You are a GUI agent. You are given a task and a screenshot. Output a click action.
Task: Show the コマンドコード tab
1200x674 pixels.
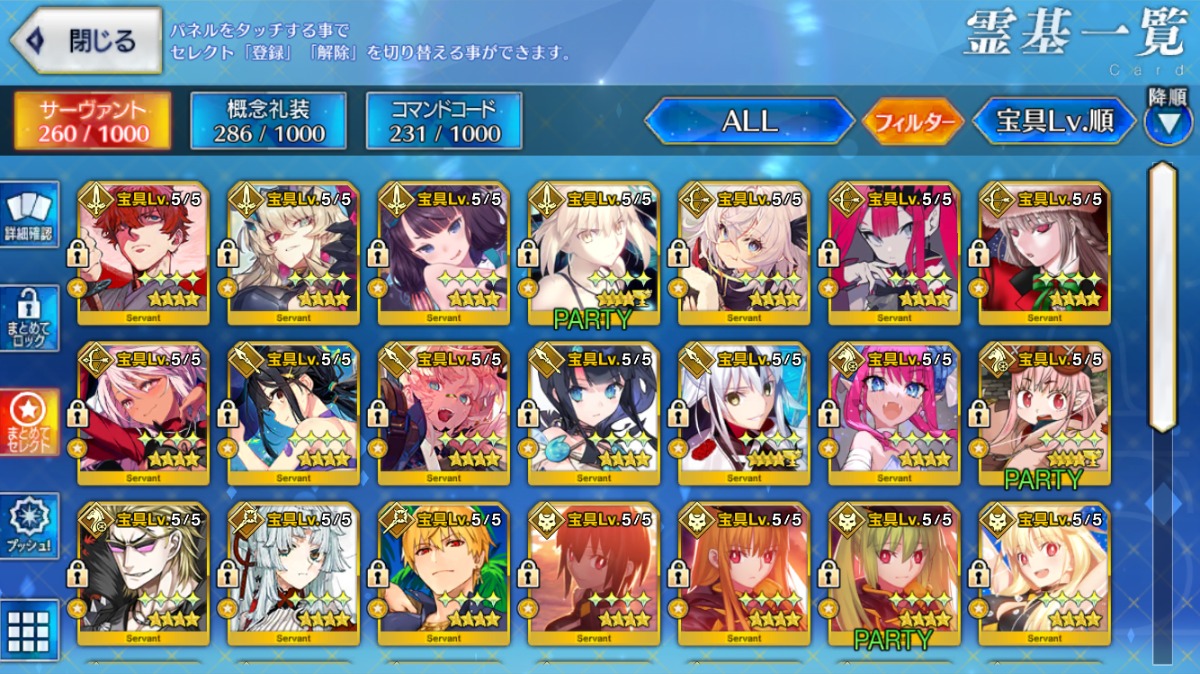pos(444,121)
